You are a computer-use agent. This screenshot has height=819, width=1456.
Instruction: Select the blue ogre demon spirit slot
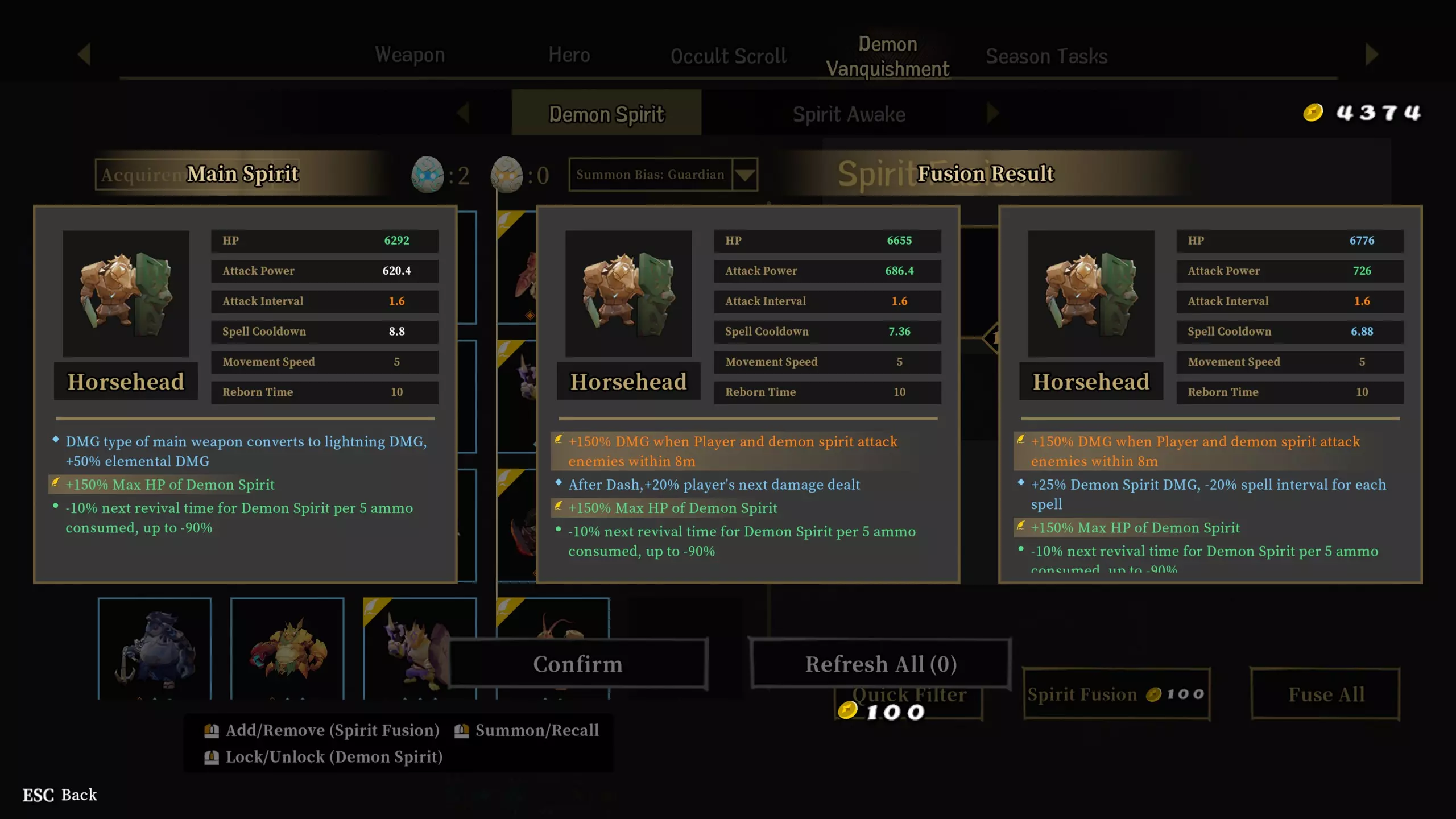[x=155, y=648]
